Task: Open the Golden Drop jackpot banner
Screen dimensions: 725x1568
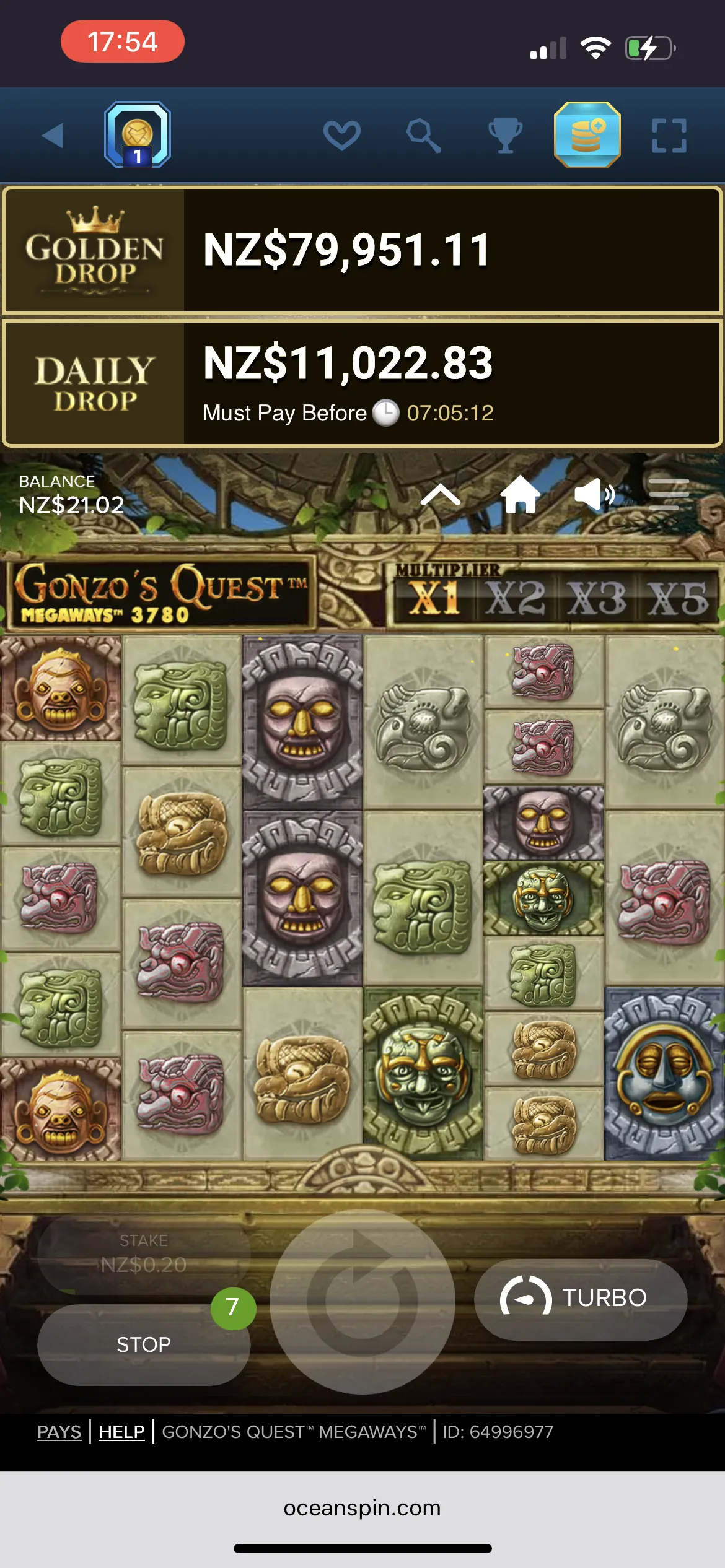Action: [362, 250]
